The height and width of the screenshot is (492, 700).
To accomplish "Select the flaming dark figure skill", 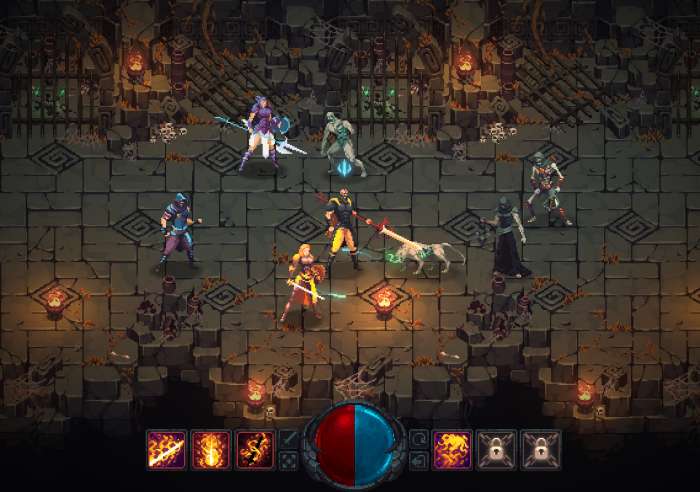I will pos(255,449).
